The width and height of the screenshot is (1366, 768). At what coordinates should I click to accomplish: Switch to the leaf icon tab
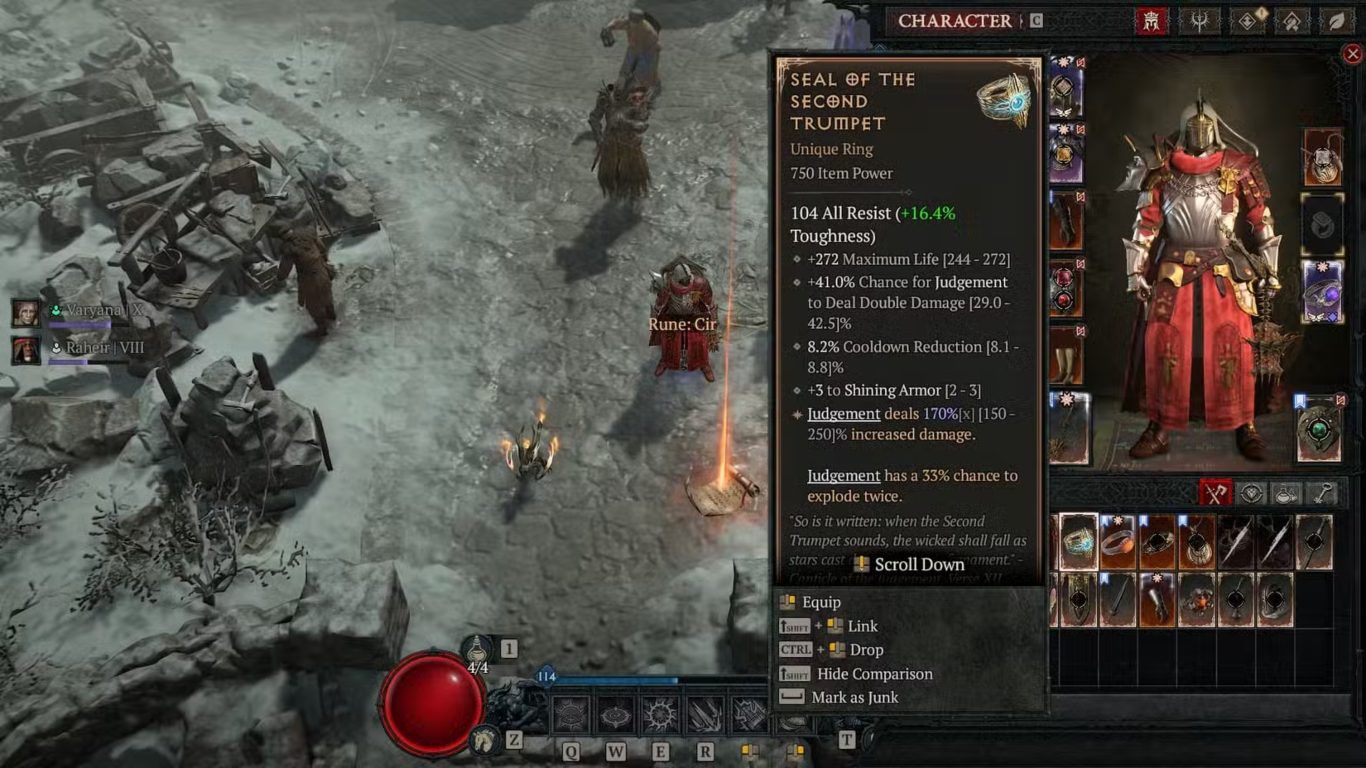1335,21
